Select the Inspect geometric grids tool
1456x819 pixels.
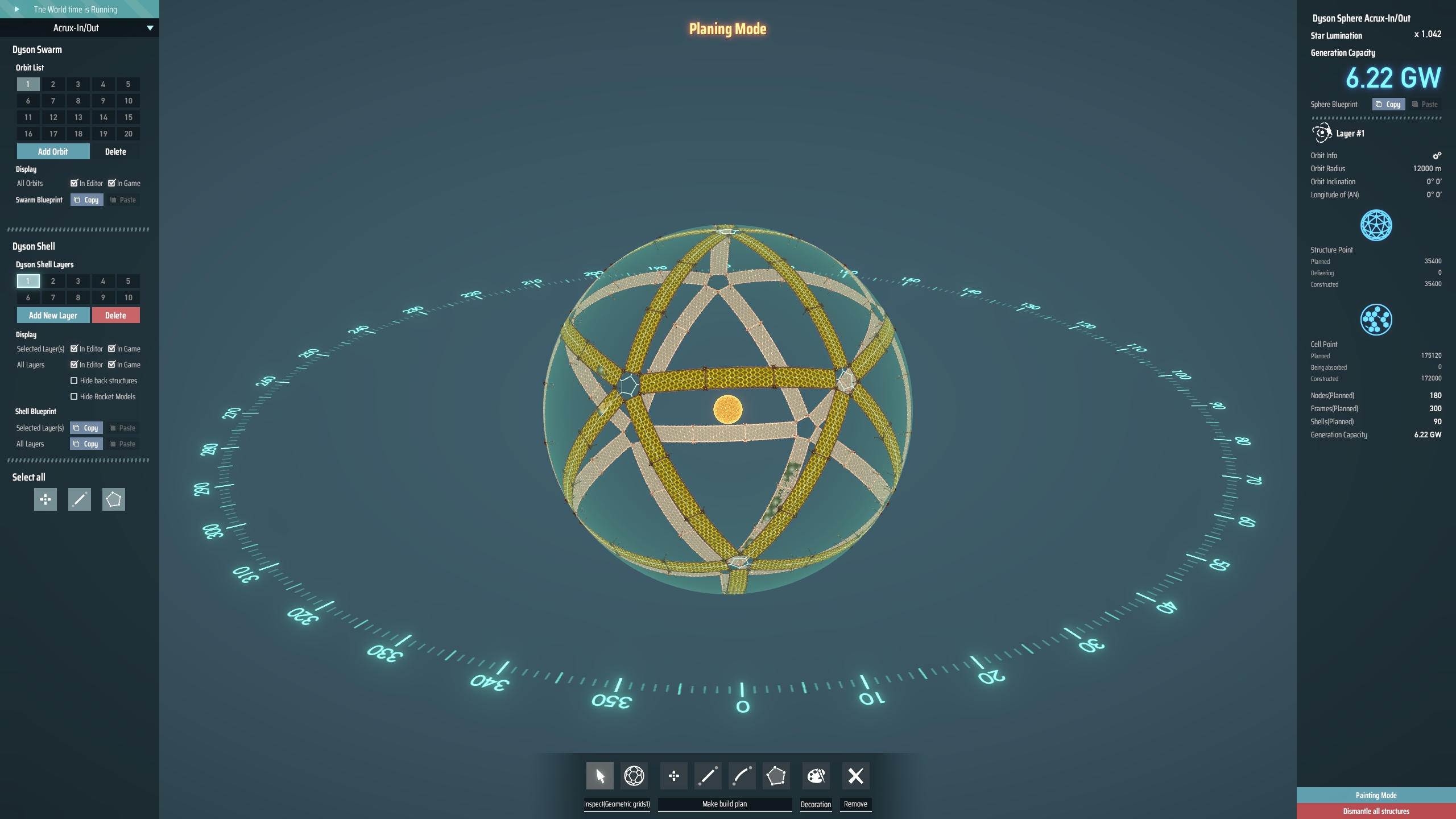pyautogui.click(x=599, y=775)
